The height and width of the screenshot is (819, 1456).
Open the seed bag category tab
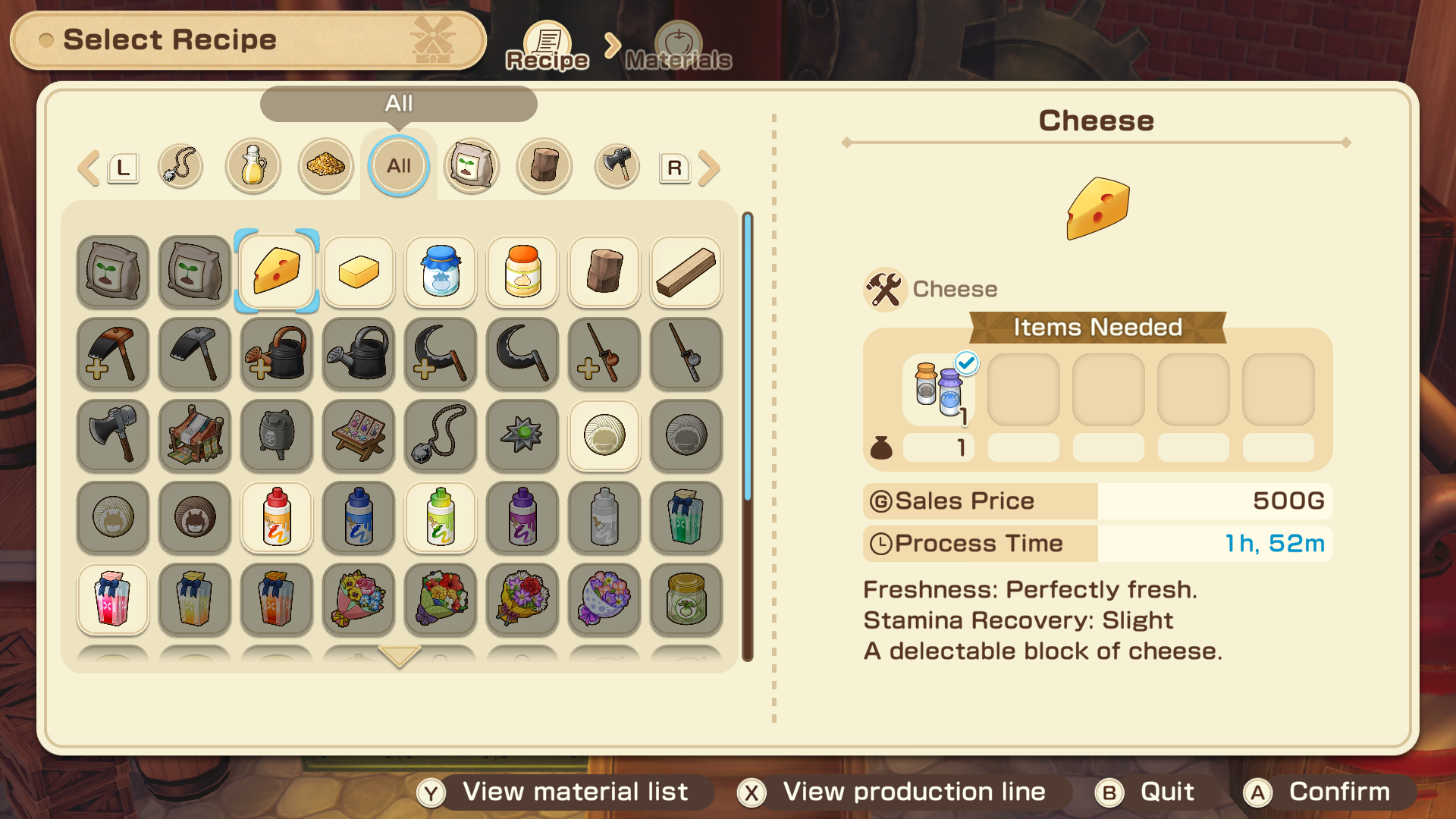coord(471,166)
